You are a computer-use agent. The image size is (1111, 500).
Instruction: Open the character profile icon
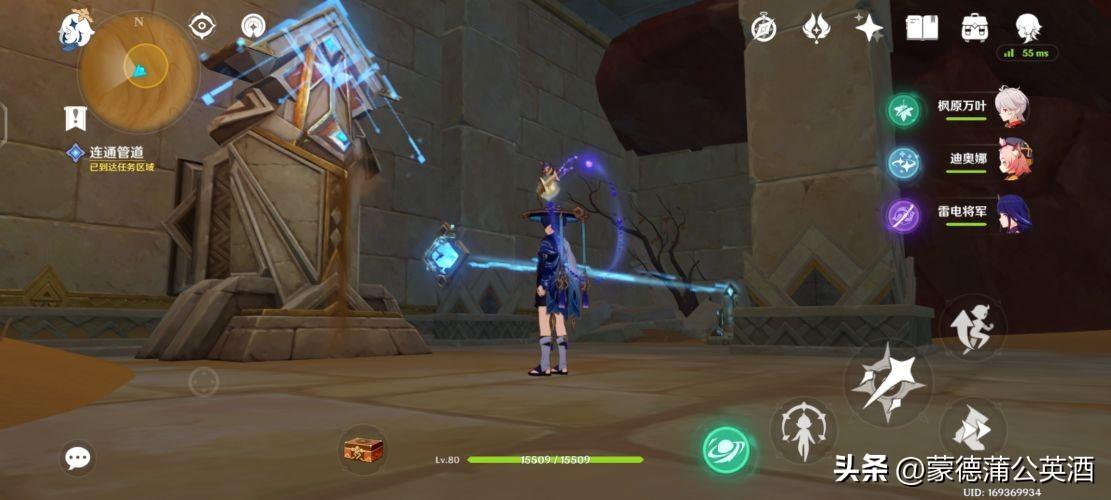tap(1027, 28)
